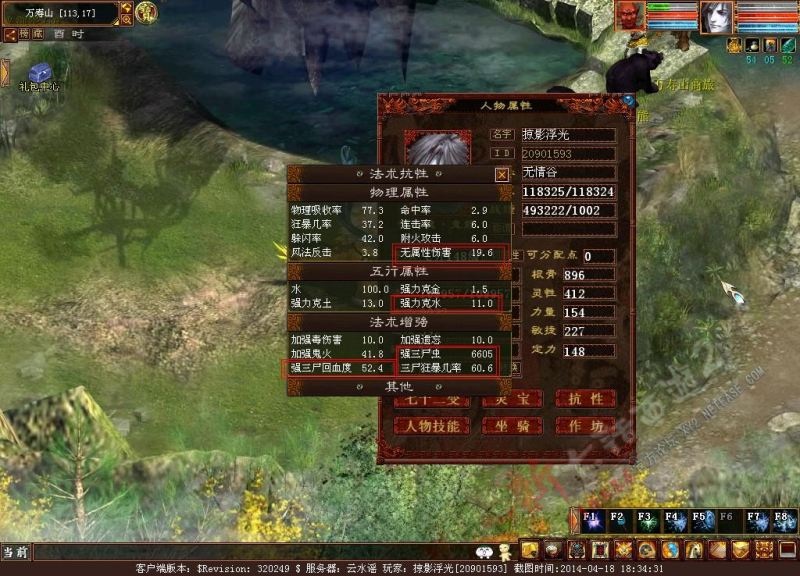Show the 抗性 resistance stats
The height and width of the screenshot is (576, 800).
click(x=585, y=398)
